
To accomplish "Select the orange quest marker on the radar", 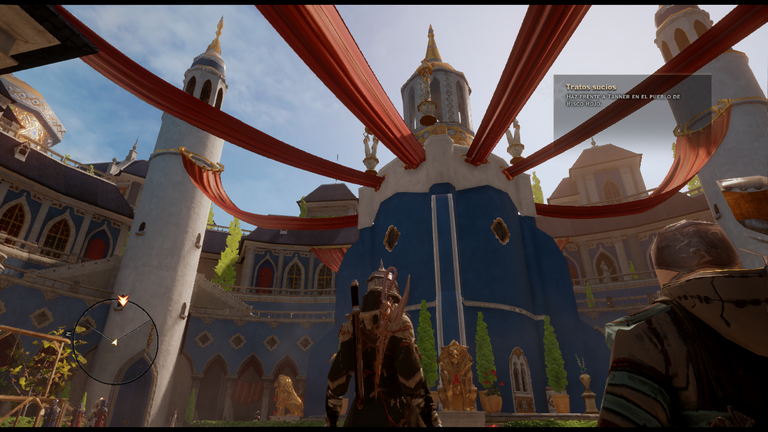I will coord(122,300).
